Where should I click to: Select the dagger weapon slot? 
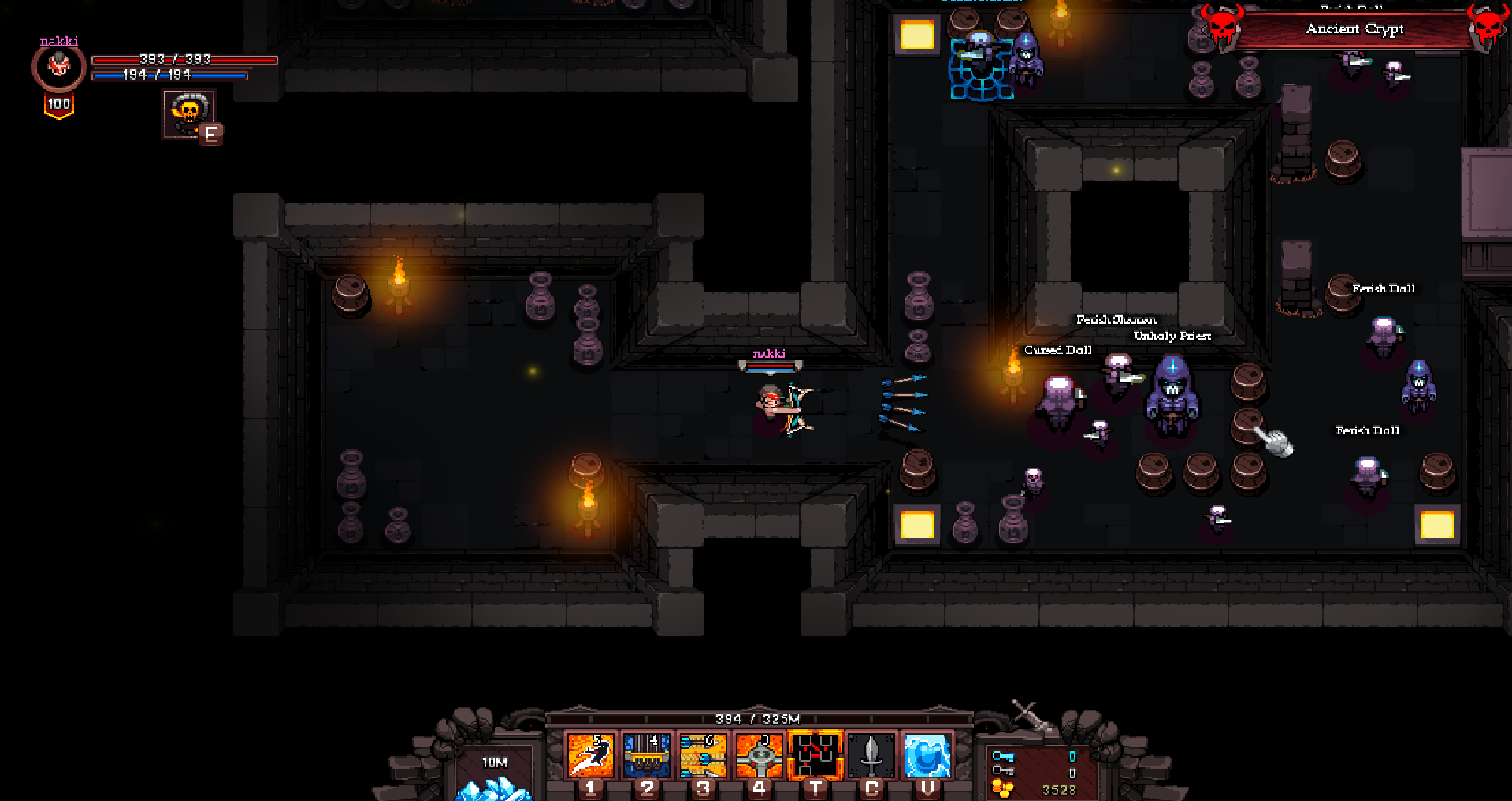[x=871, y=755]
